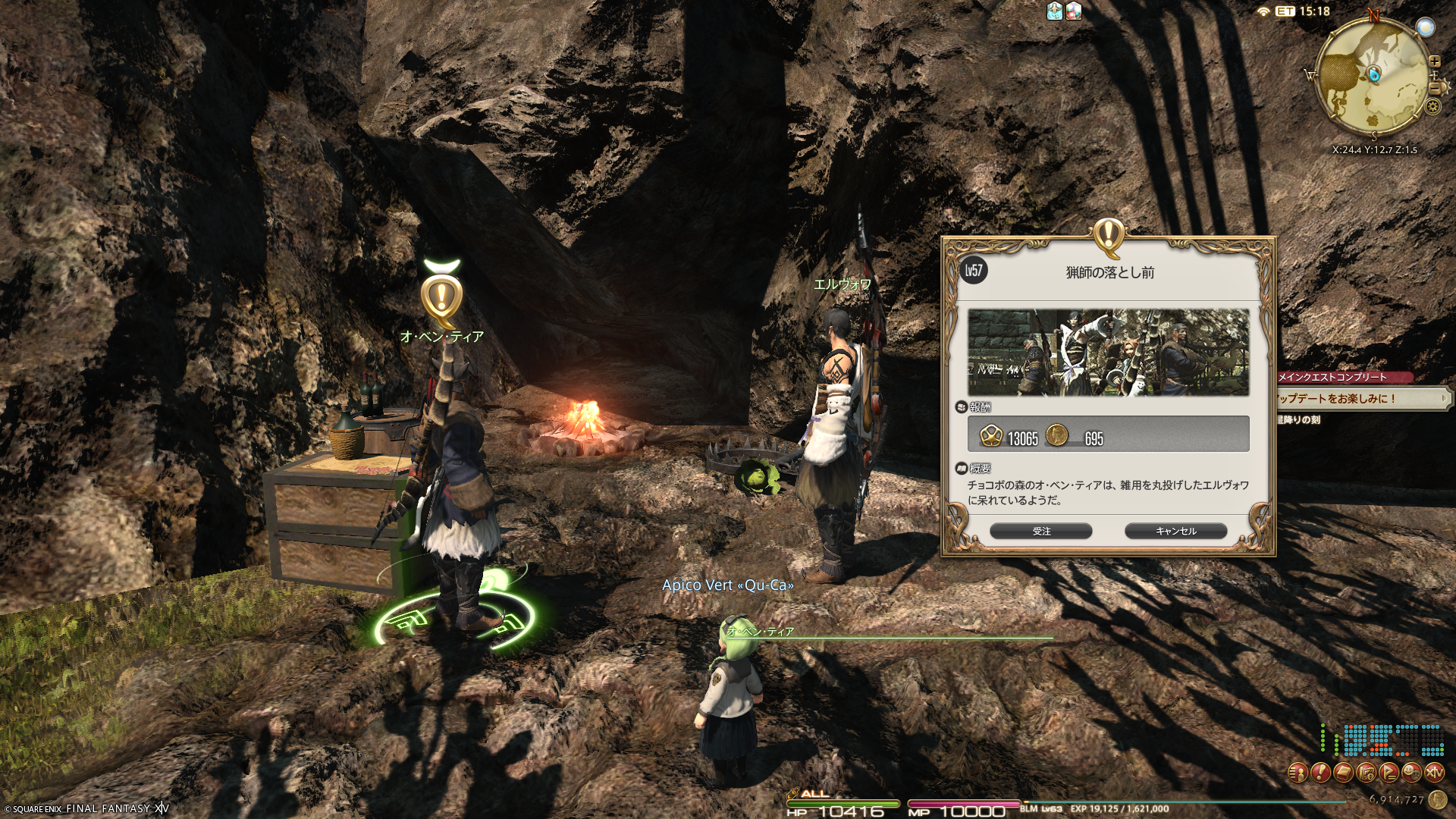Screen dimensions: 1456x819
Task: Open the XIV system menu icon
Action: click(1434, 773)
